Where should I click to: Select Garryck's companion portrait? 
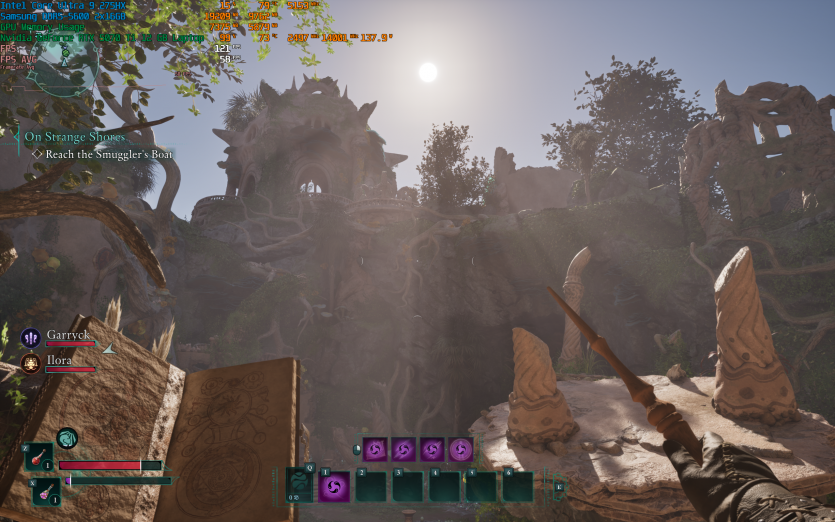pos(30,338)
